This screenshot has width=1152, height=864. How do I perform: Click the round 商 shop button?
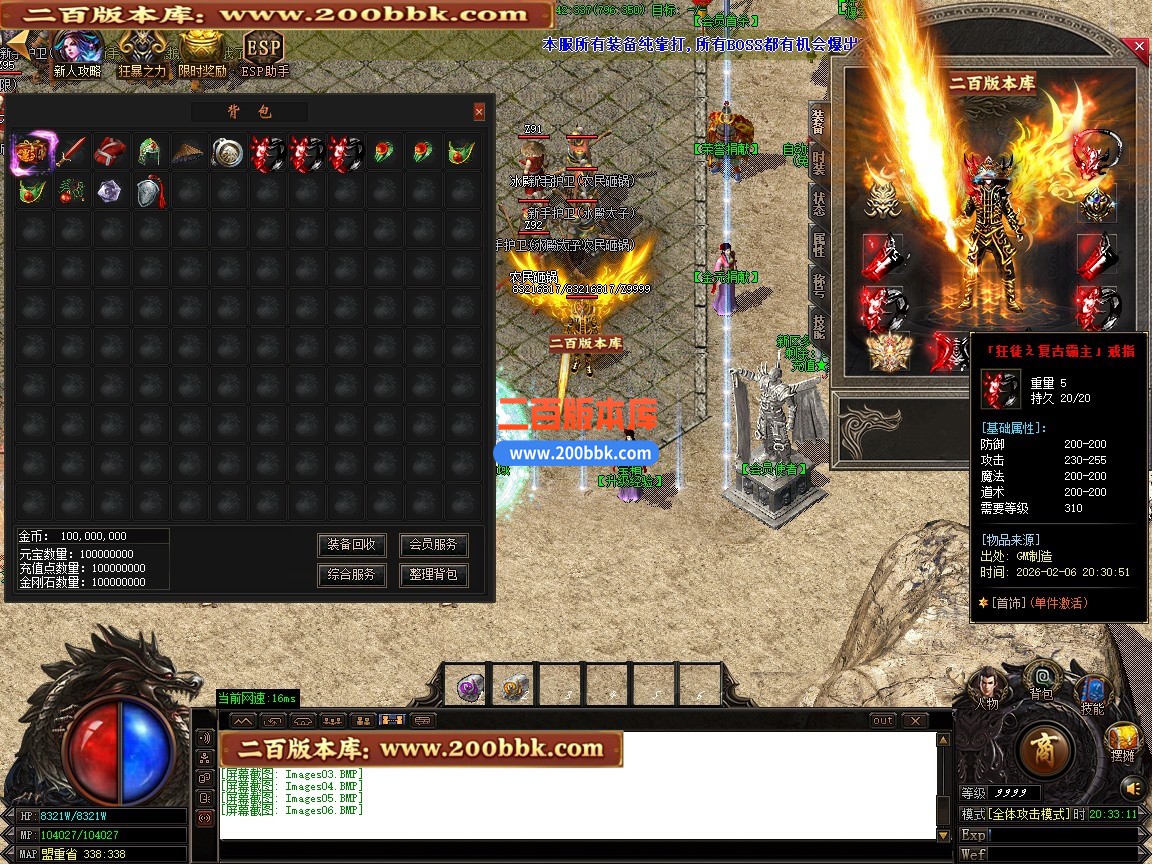point(1046,748)
